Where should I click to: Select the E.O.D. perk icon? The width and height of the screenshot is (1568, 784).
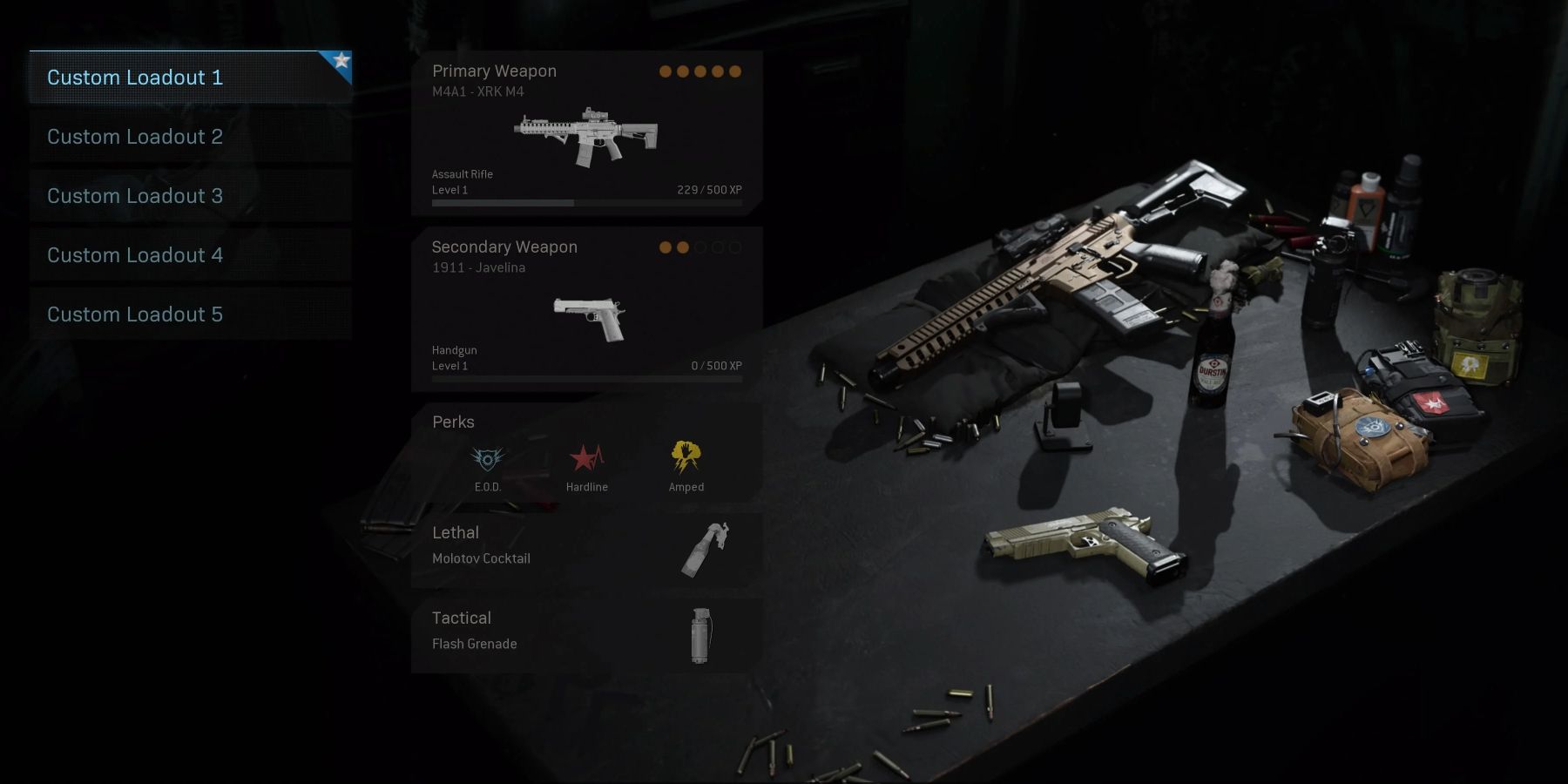488,458
